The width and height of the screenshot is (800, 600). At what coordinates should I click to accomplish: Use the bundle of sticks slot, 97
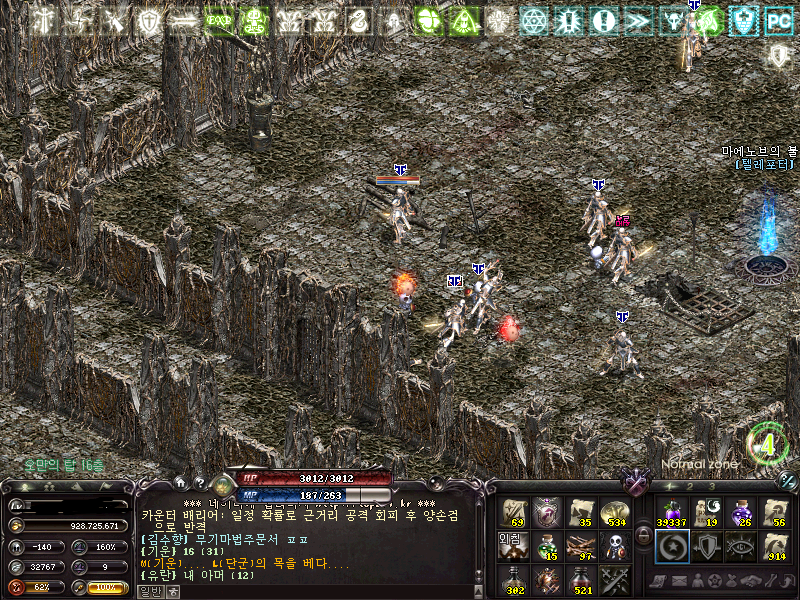pos(581,546)
